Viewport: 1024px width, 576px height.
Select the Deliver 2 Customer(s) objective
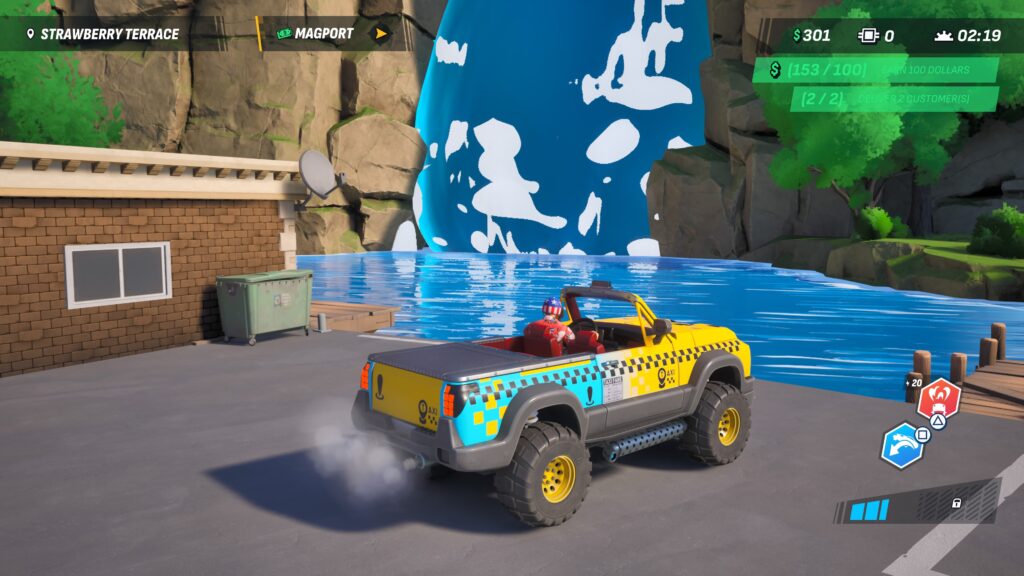tap(895, 99)
